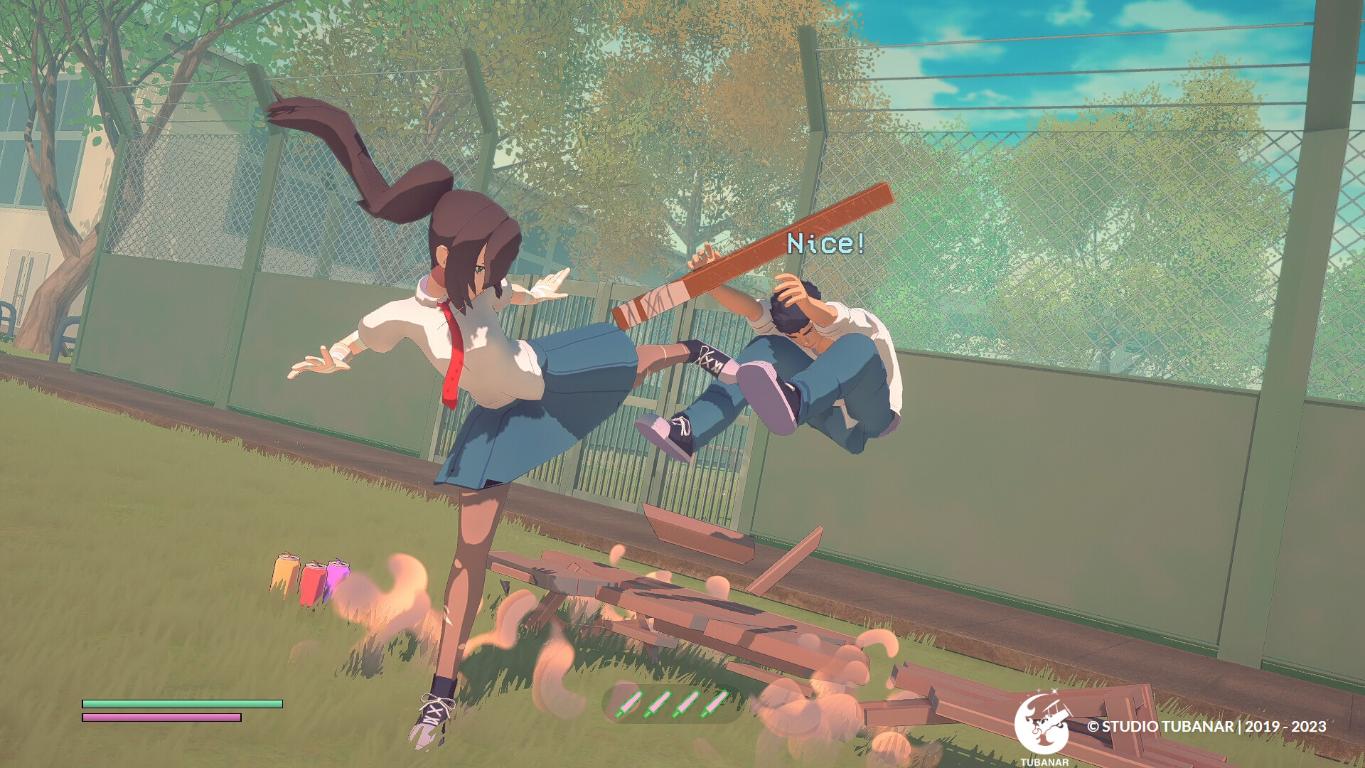The width and height of the screenshot is (1365, 768).
Task: Select the second knife charge icon
Action: 656,703
